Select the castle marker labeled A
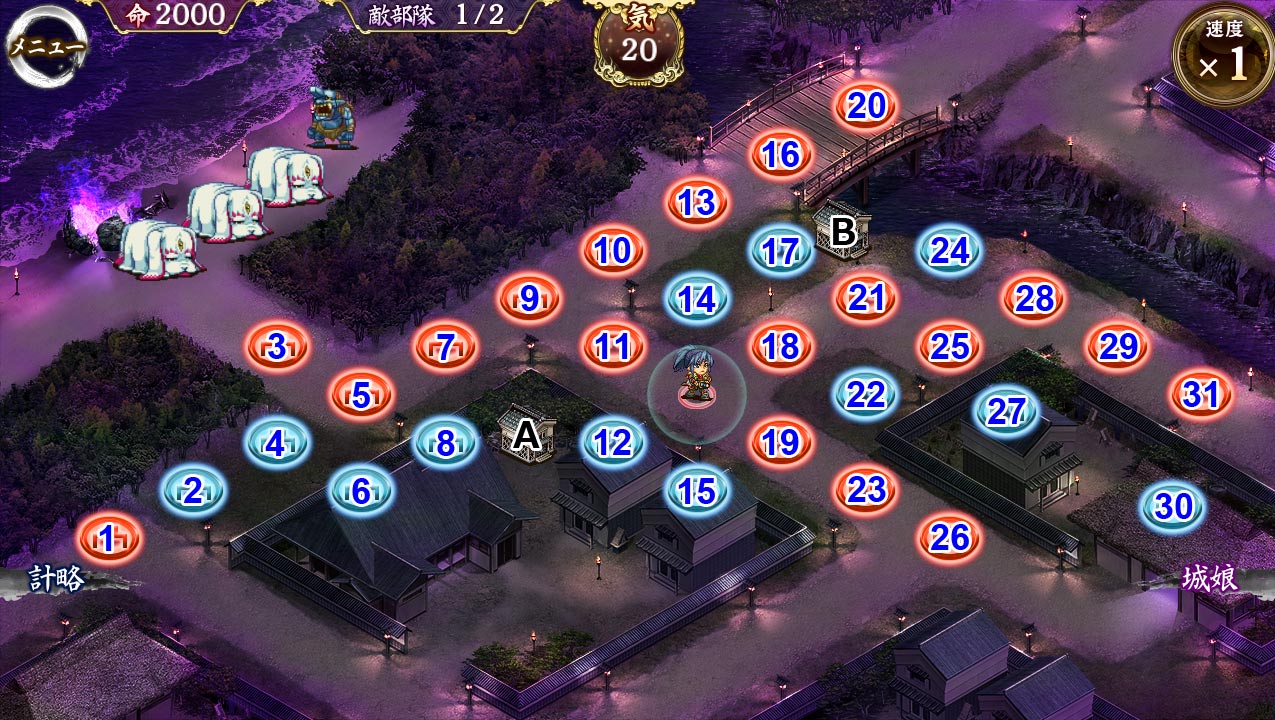Viewport: 1275px width, 720px height. pyautogui.click(x=527, y=435)
